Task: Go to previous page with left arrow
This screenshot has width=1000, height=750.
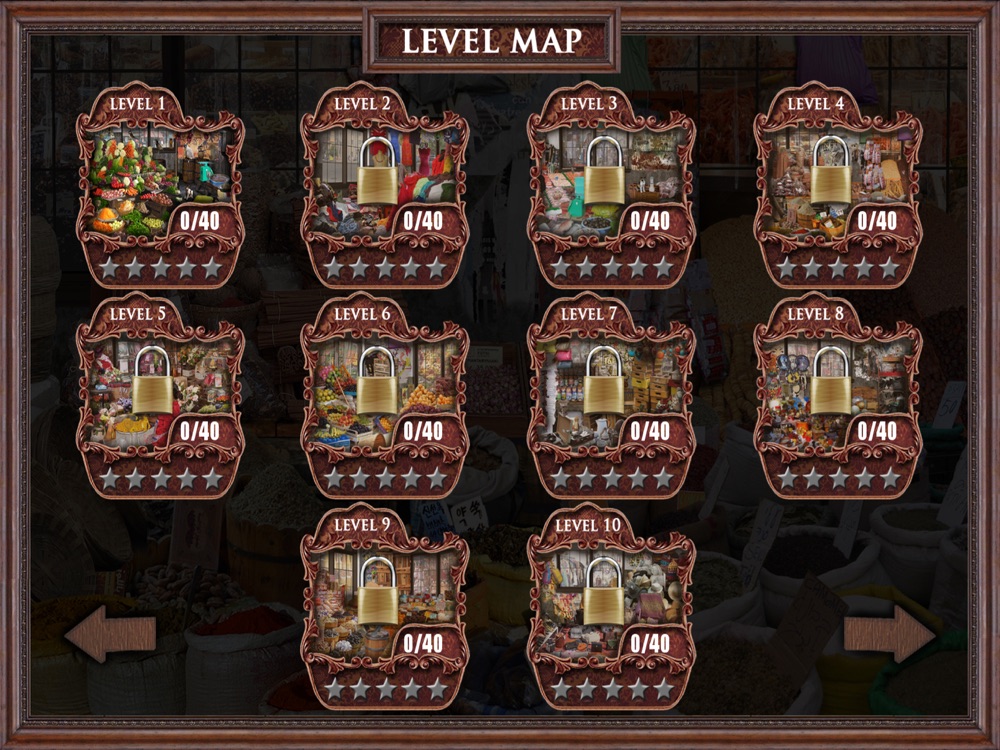Action: (x=110, y=633)
